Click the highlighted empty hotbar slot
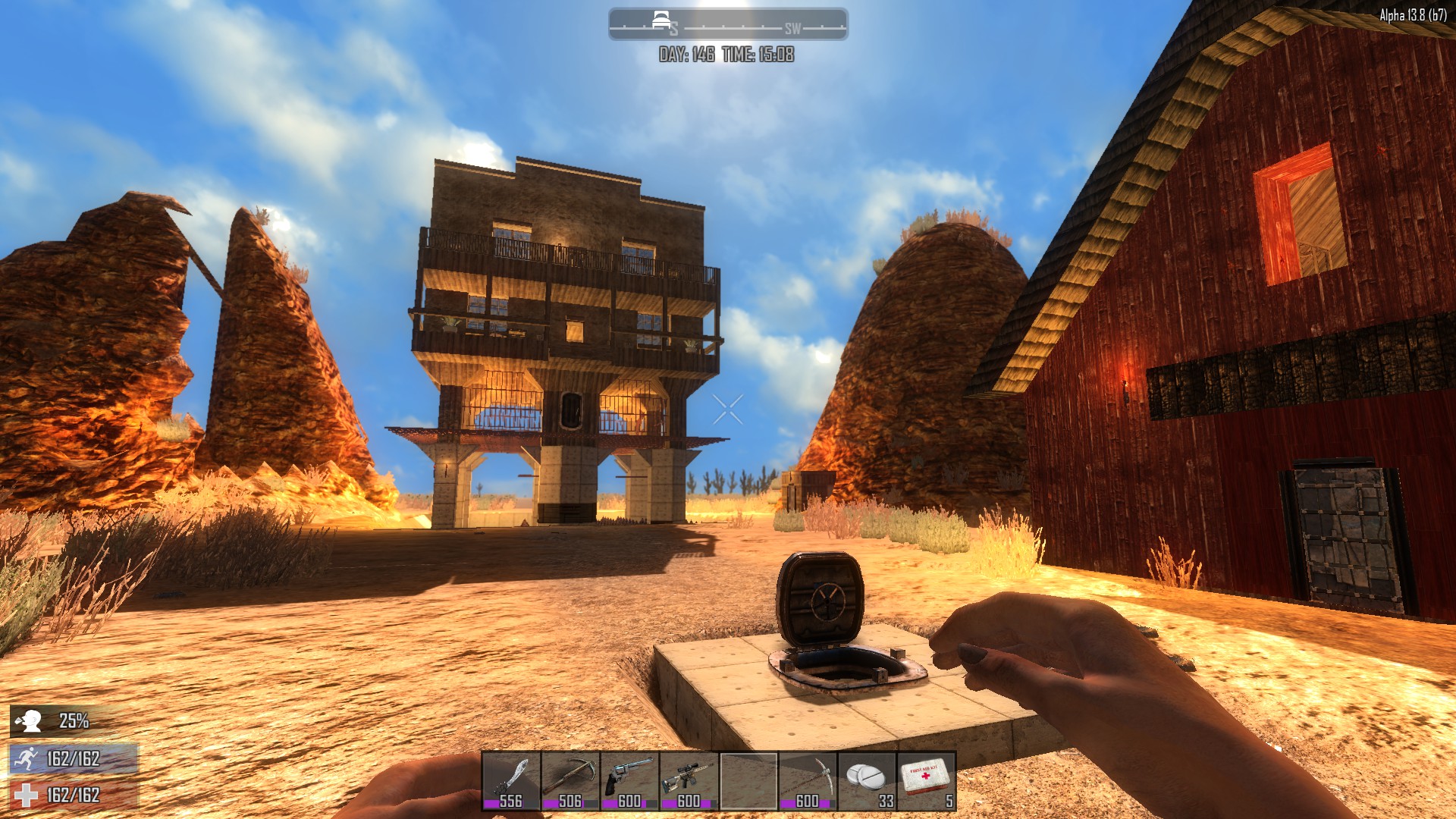Viewport: 1456px width, 819px height. [x=748, y=781]
